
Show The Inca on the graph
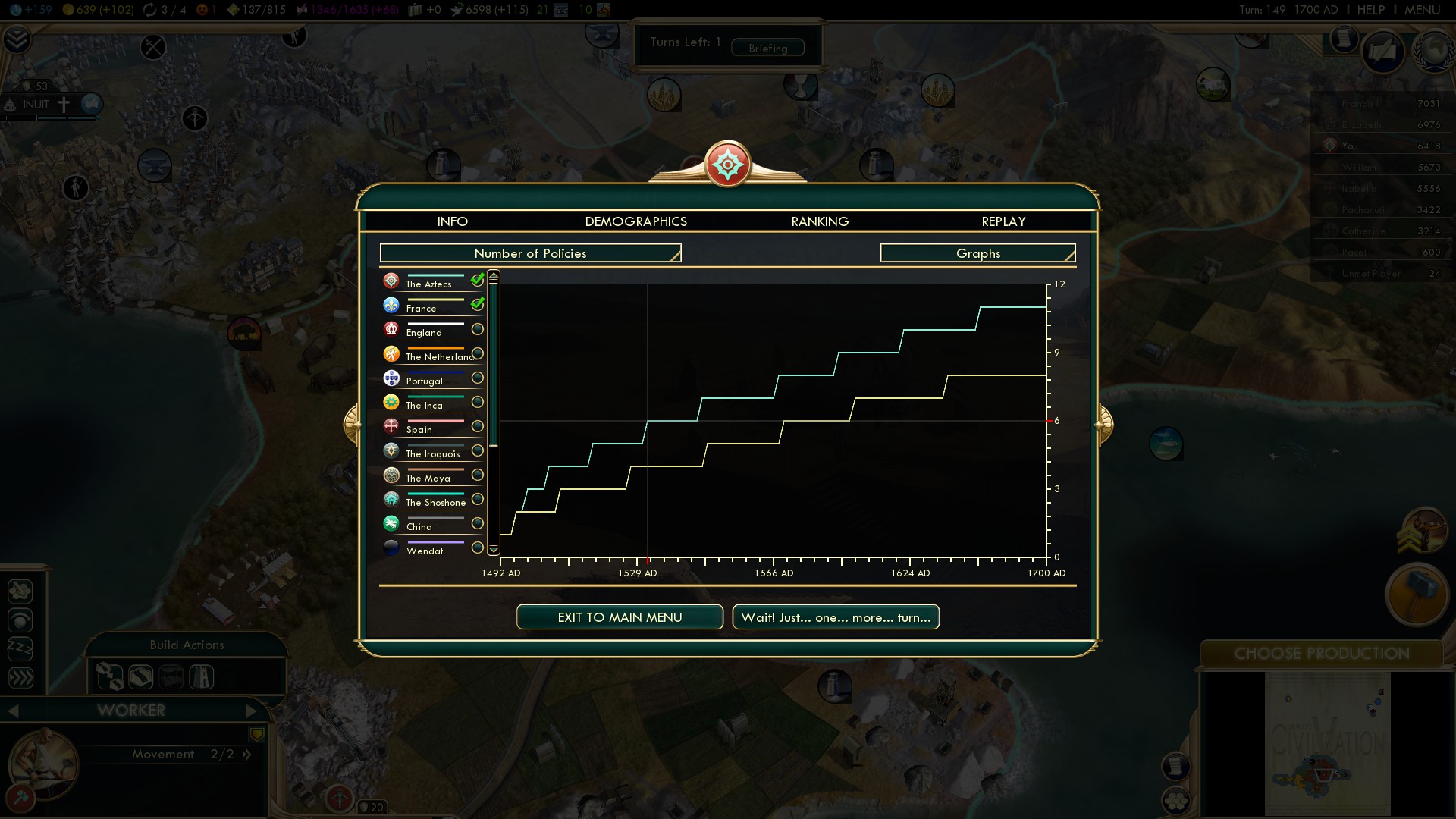point(478,402)
